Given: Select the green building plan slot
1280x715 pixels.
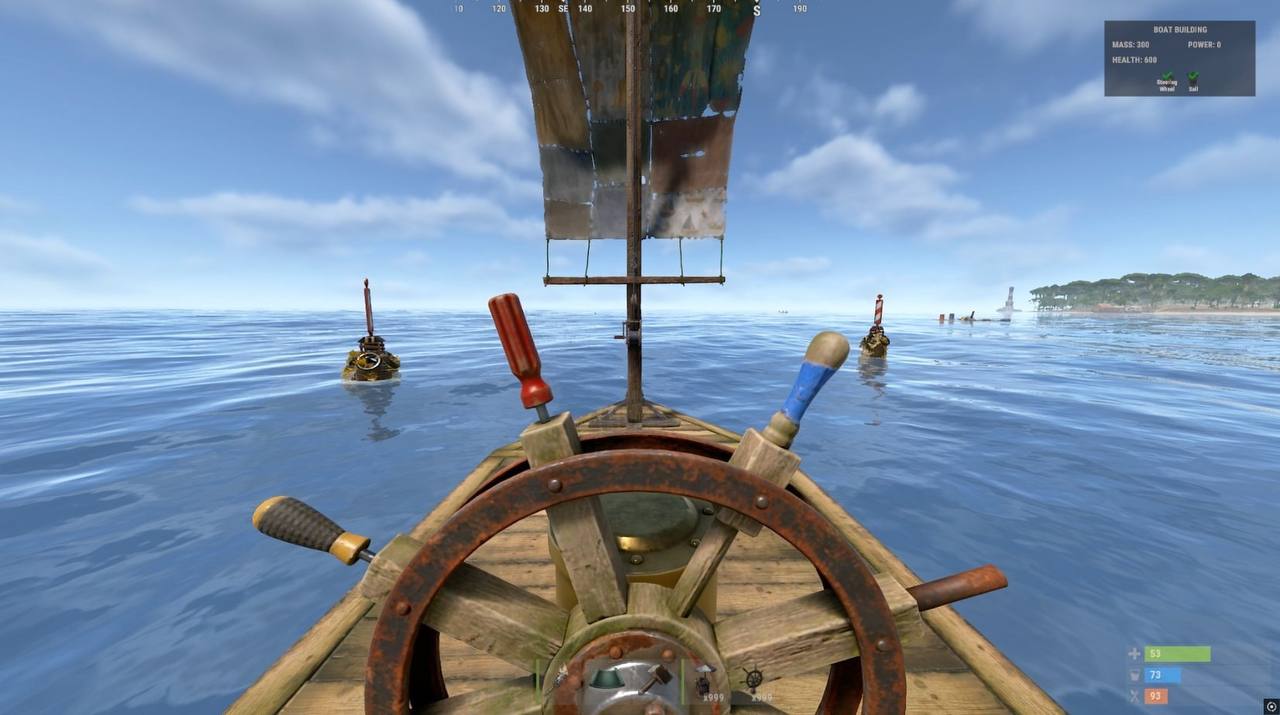Looking at the screenshot, I should pyautogui.click(x=608, y=679).
